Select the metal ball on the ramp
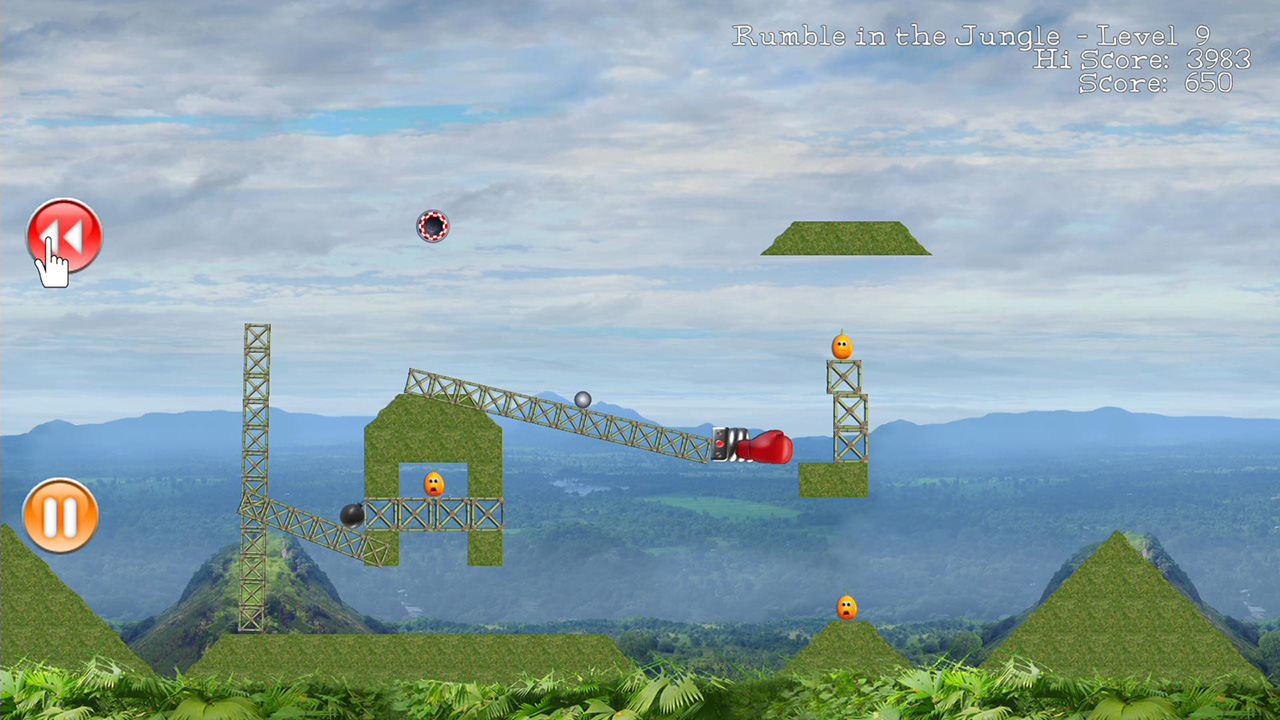The width and height of the screenshot is (1280, 720). pyautogui.click(x=582, y=400)
